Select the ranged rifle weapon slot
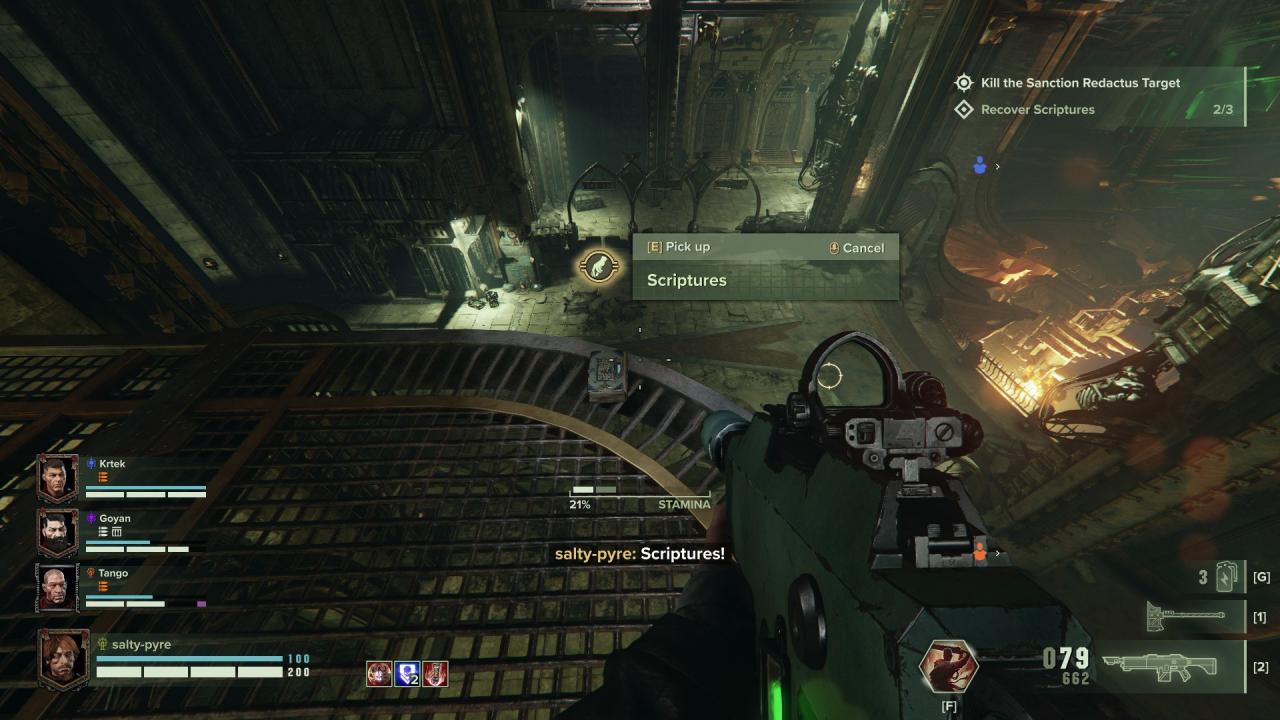This screenshot has width=1280, height=720. point(1162,667)
